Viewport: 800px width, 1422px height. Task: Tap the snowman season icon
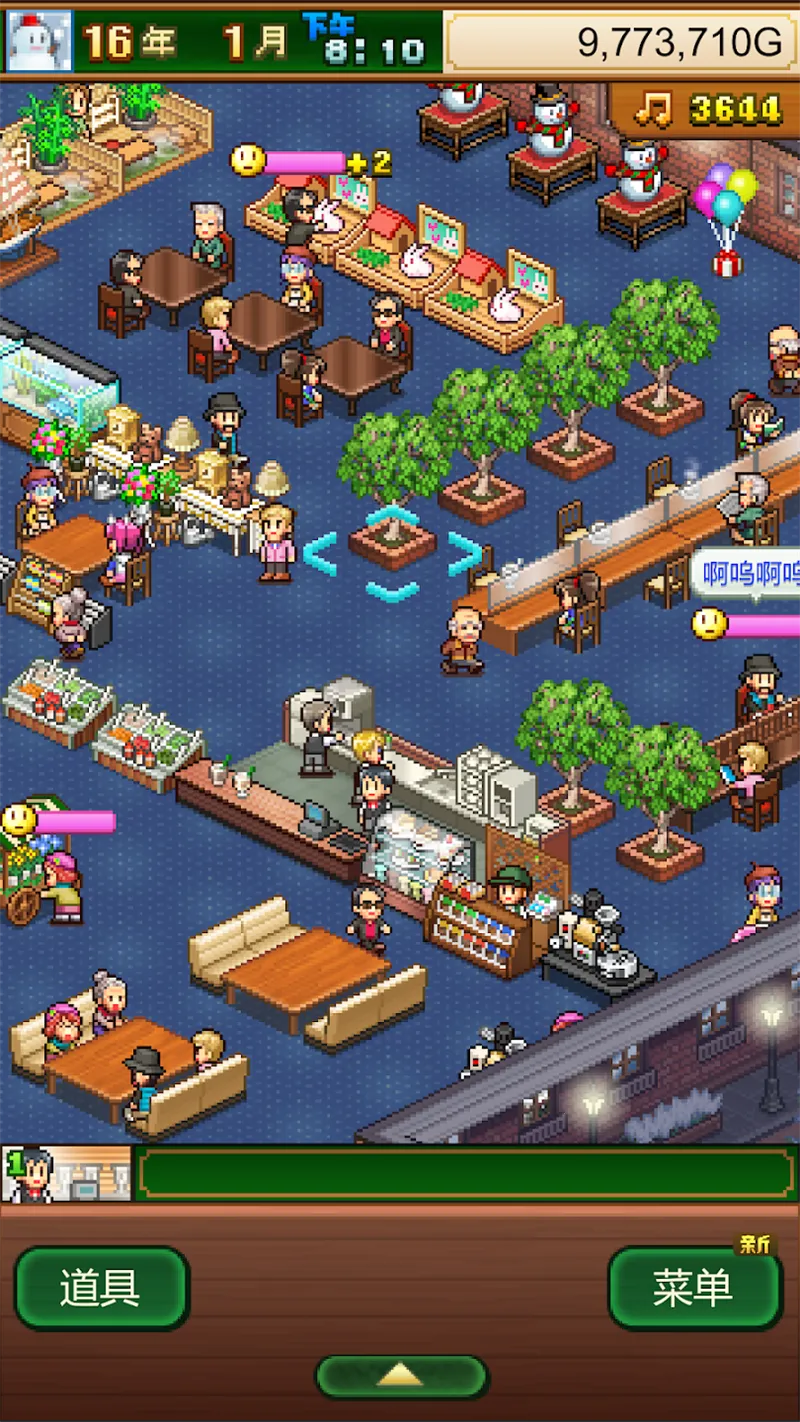[x=40, y=41]
